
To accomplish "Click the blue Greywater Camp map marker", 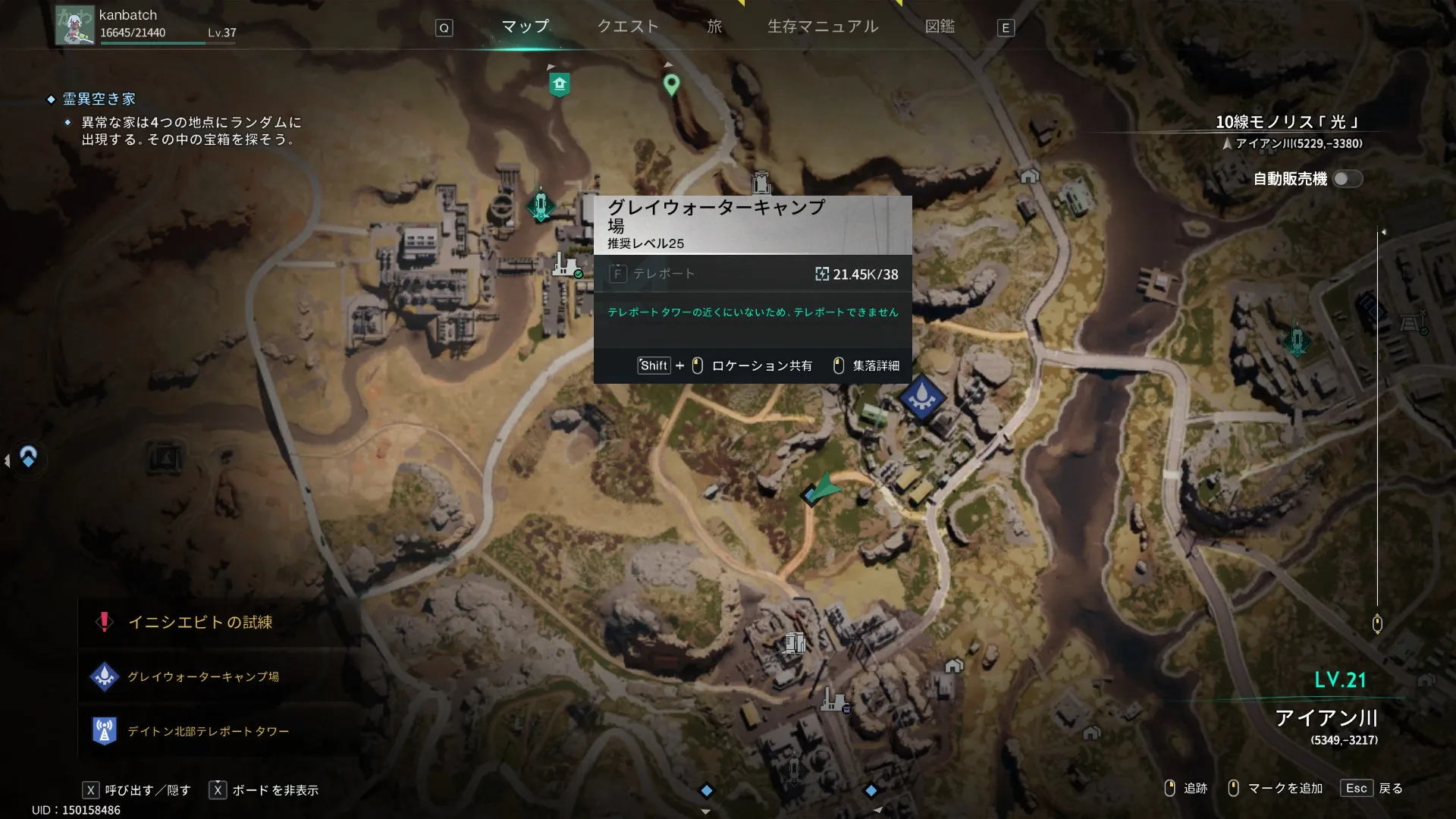I will coord(921,397).
